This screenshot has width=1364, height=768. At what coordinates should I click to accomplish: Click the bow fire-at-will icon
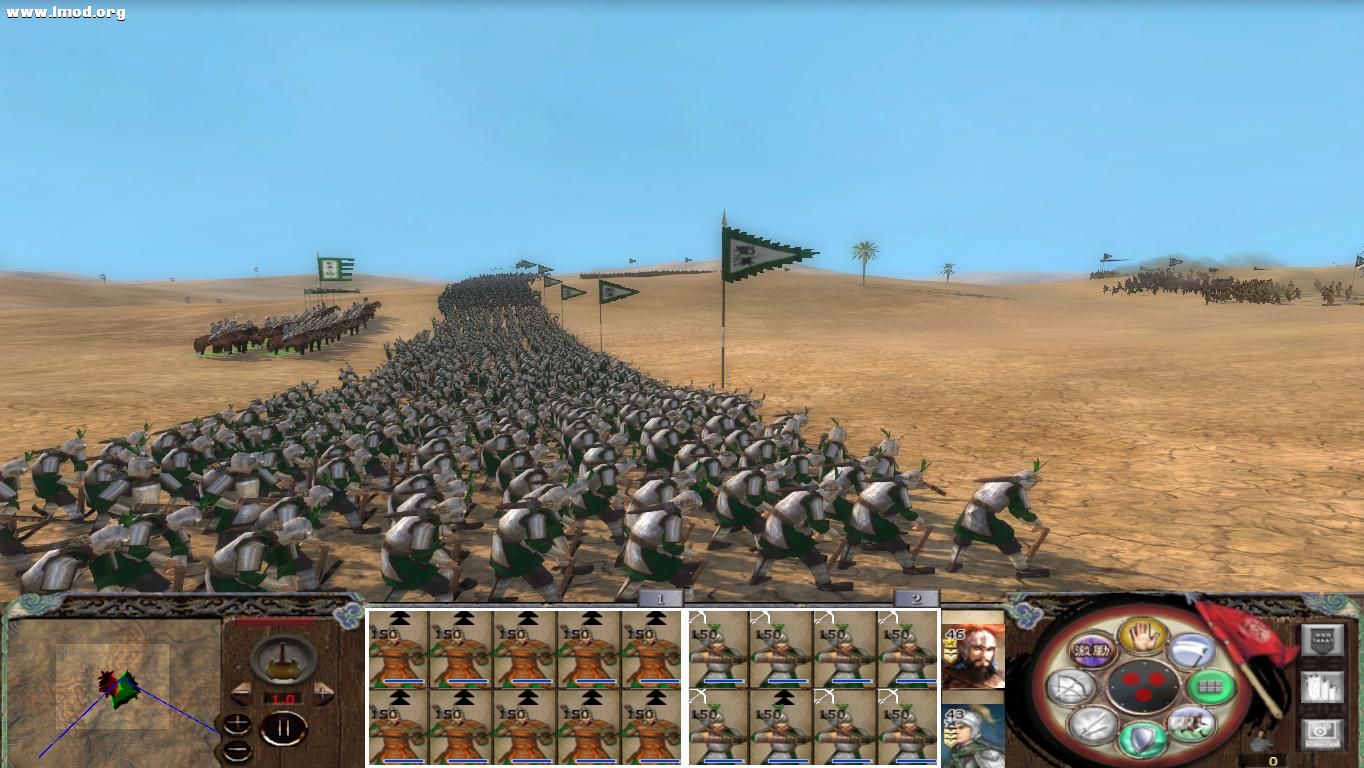(1072, 686)
